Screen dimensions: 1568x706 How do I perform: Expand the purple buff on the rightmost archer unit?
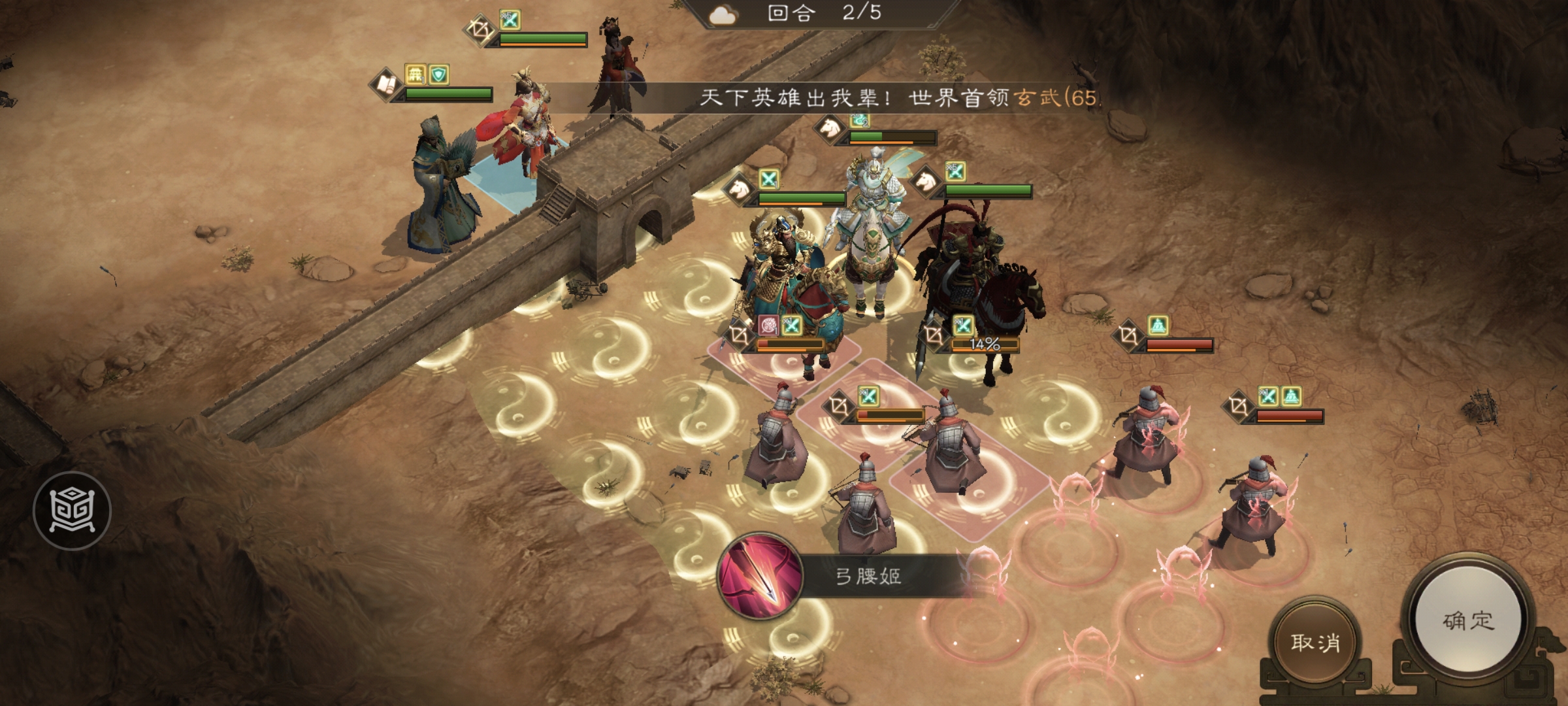(x=1292, y=395)
